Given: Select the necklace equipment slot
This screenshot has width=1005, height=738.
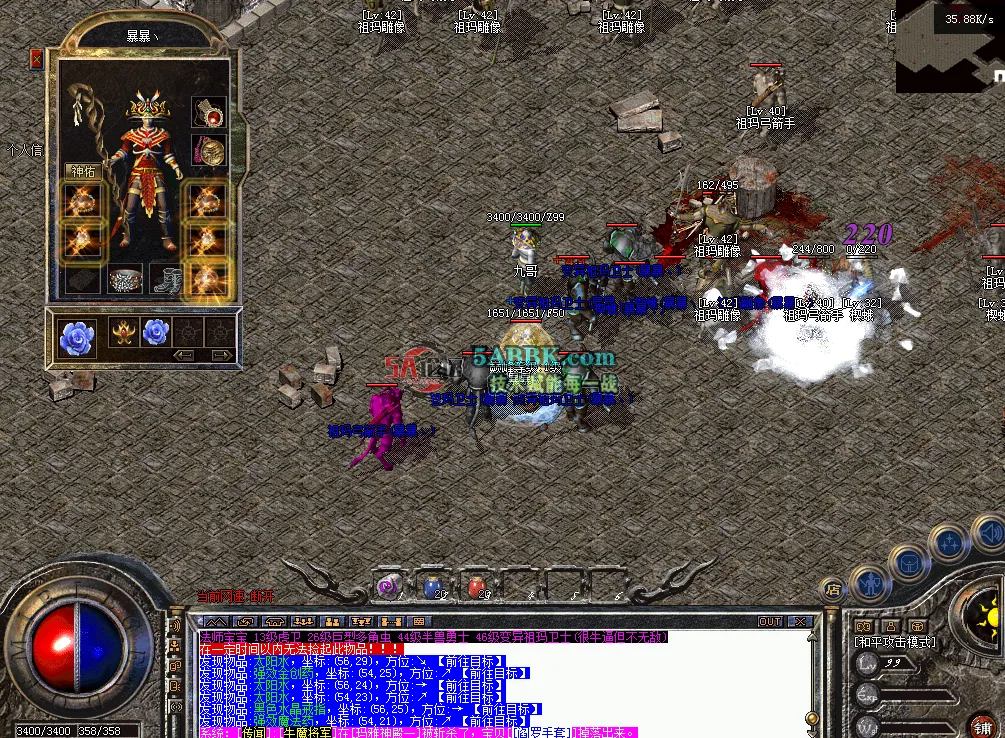Looking at the screenshot, I should 208,111.
